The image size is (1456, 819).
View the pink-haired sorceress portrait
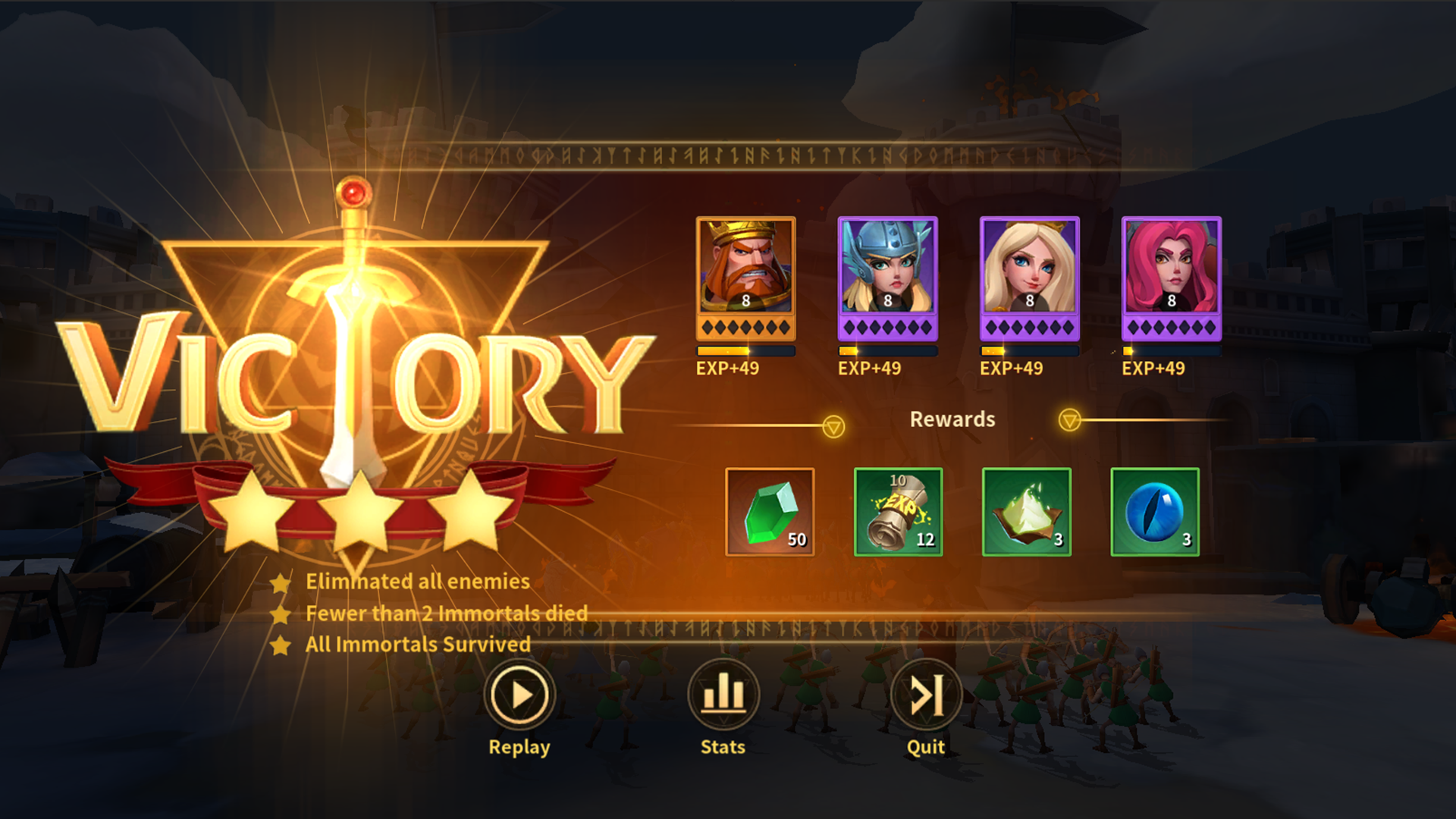point(1172,277)
